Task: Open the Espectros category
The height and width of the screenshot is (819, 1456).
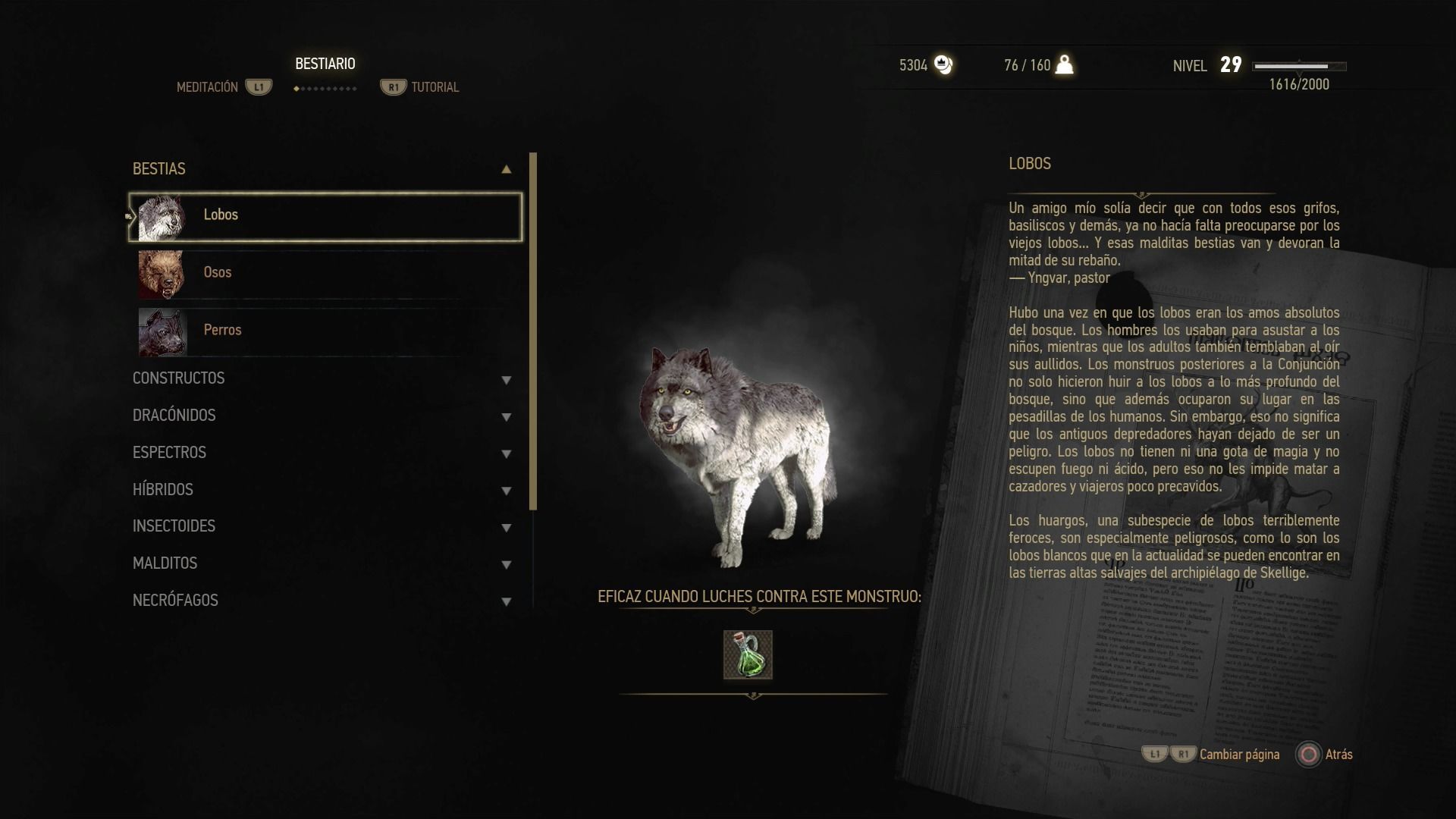Action: 322,453
